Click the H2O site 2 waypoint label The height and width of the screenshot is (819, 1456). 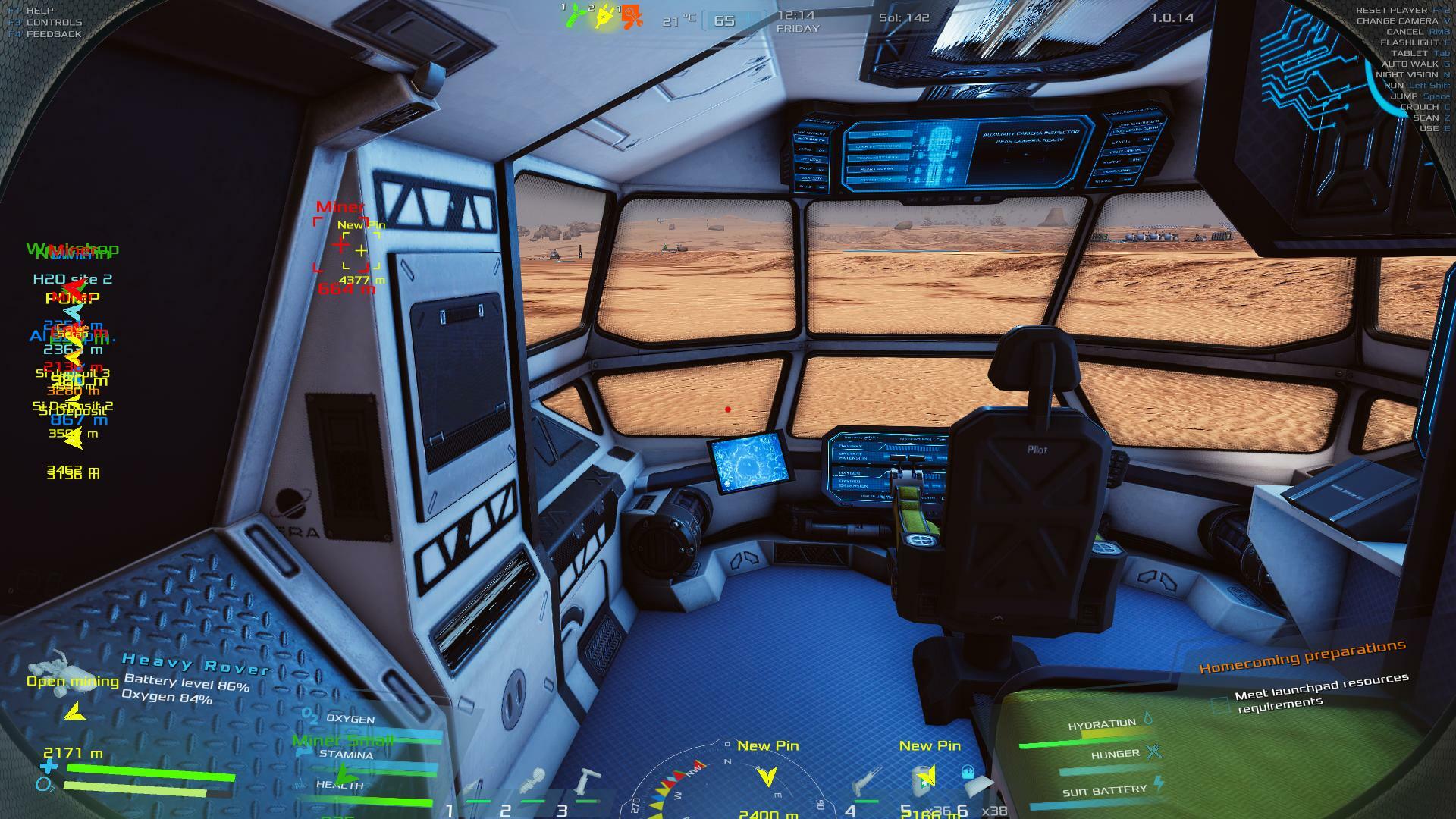pos(73,279)
